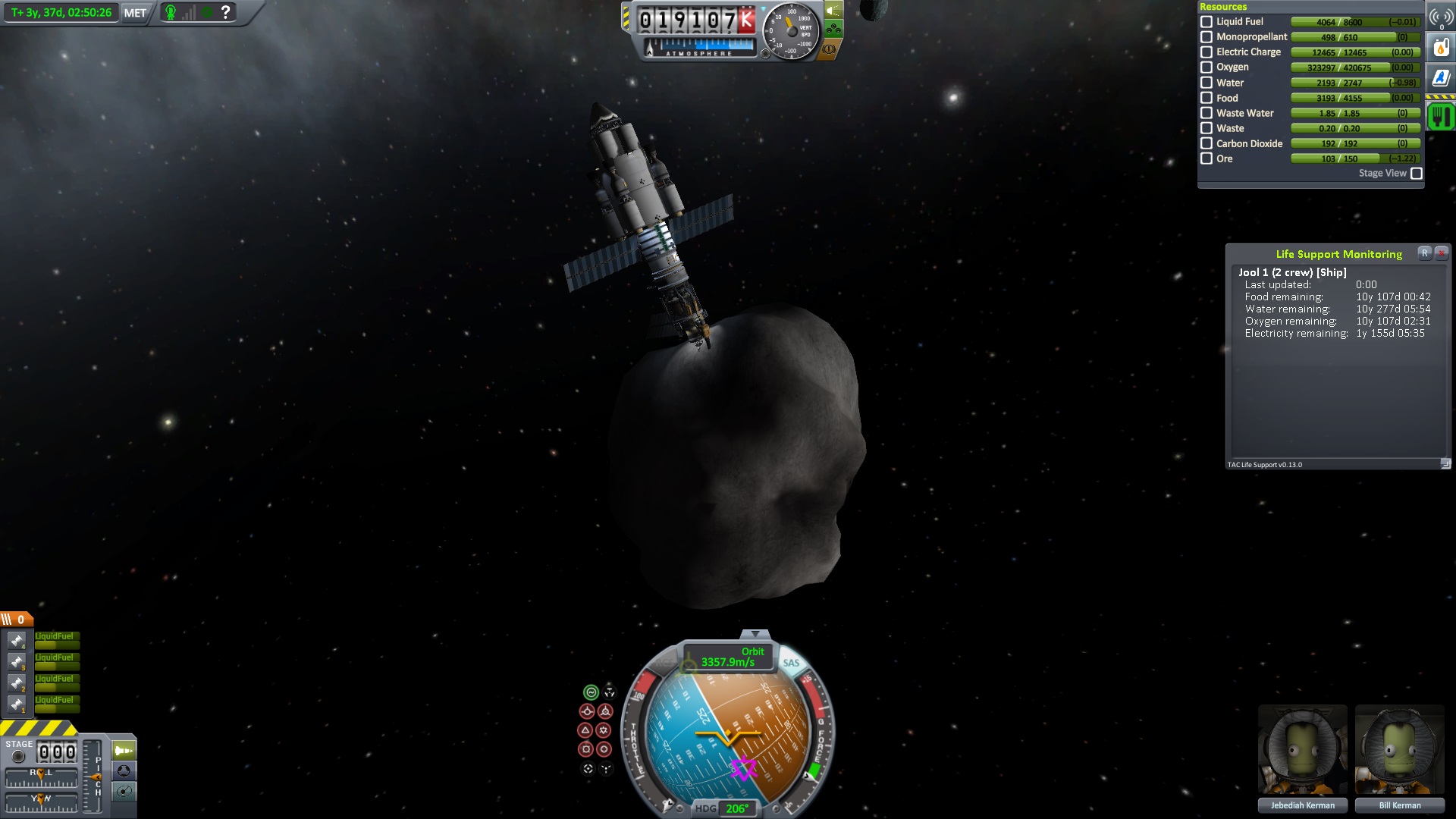Tick the Electric Charge checkbox
Viewport: 1456px width, 819px height.
tap(1207, 52)
